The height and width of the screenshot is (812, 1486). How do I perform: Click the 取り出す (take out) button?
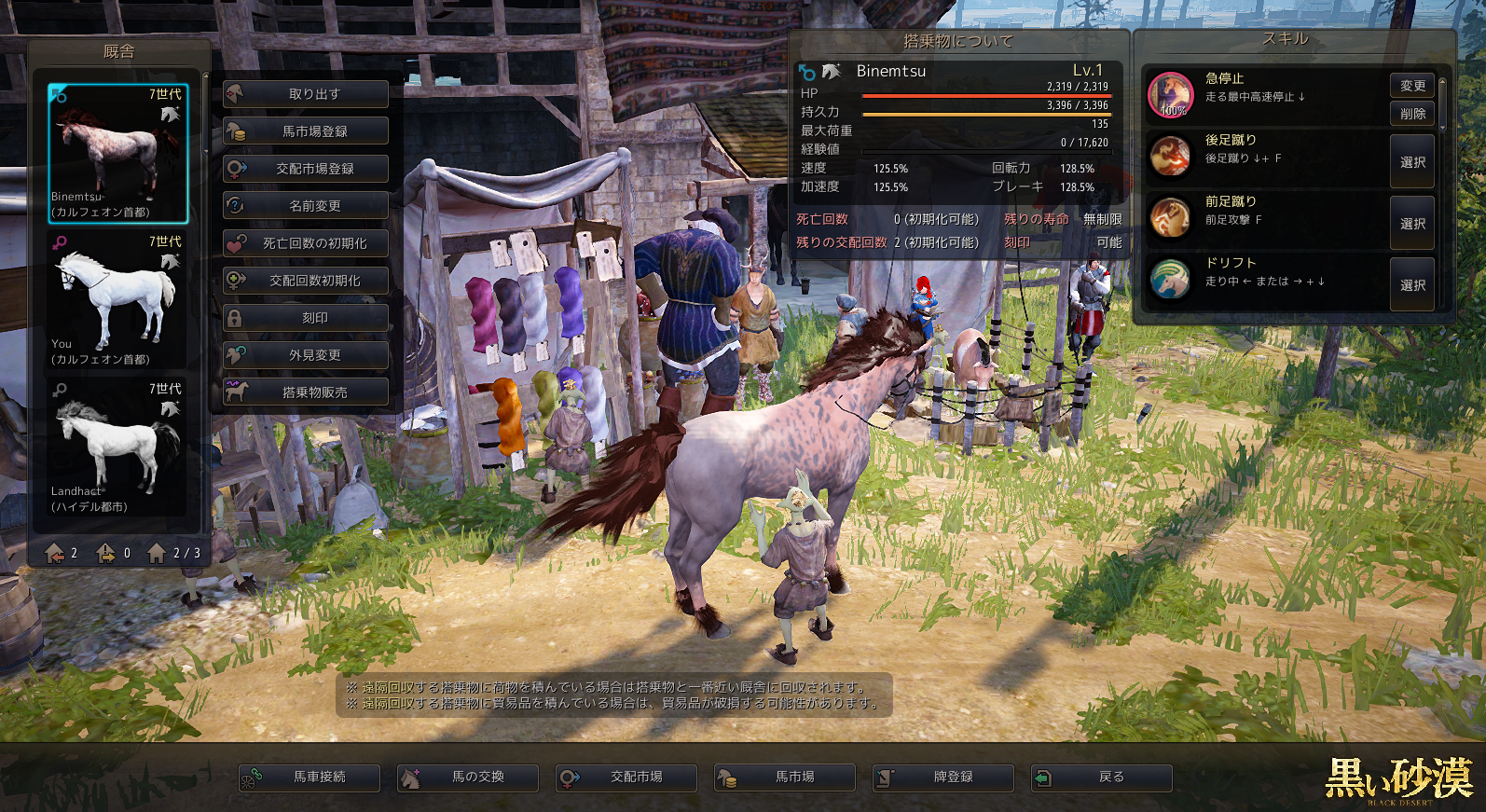306,94
